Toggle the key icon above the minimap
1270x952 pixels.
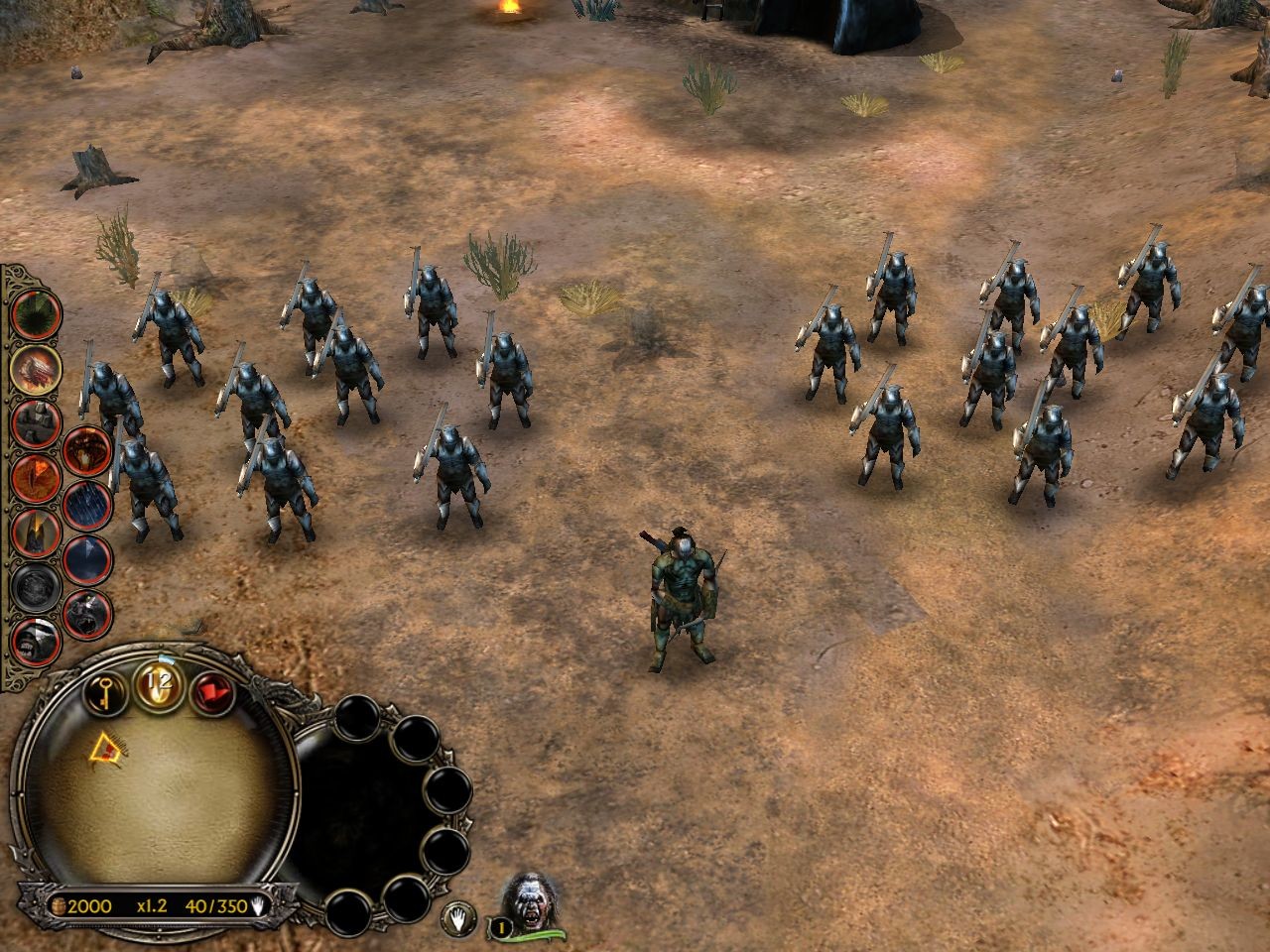105,692
